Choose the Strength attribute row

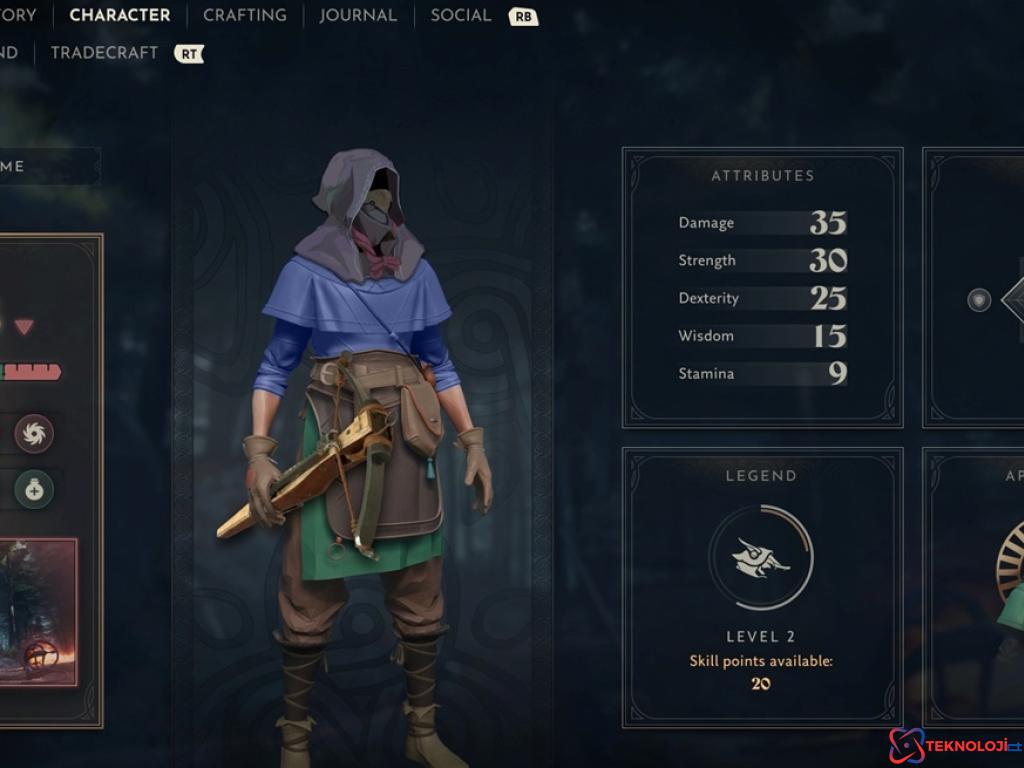[x=762, y=261]
